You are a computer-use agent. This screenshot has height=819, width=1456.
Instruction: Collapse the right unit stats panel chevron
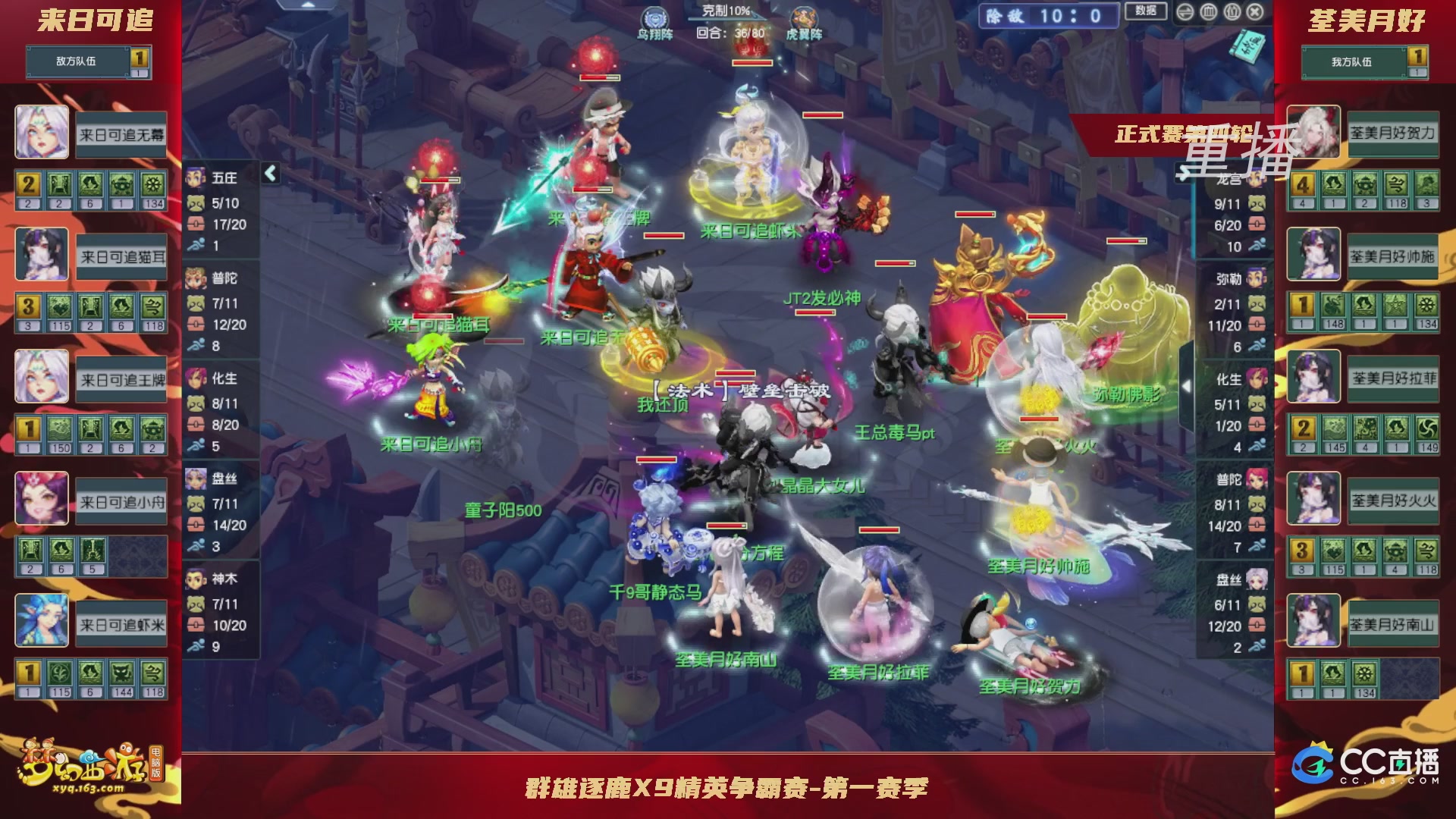pyautogui.click(x=1185, y=173)
